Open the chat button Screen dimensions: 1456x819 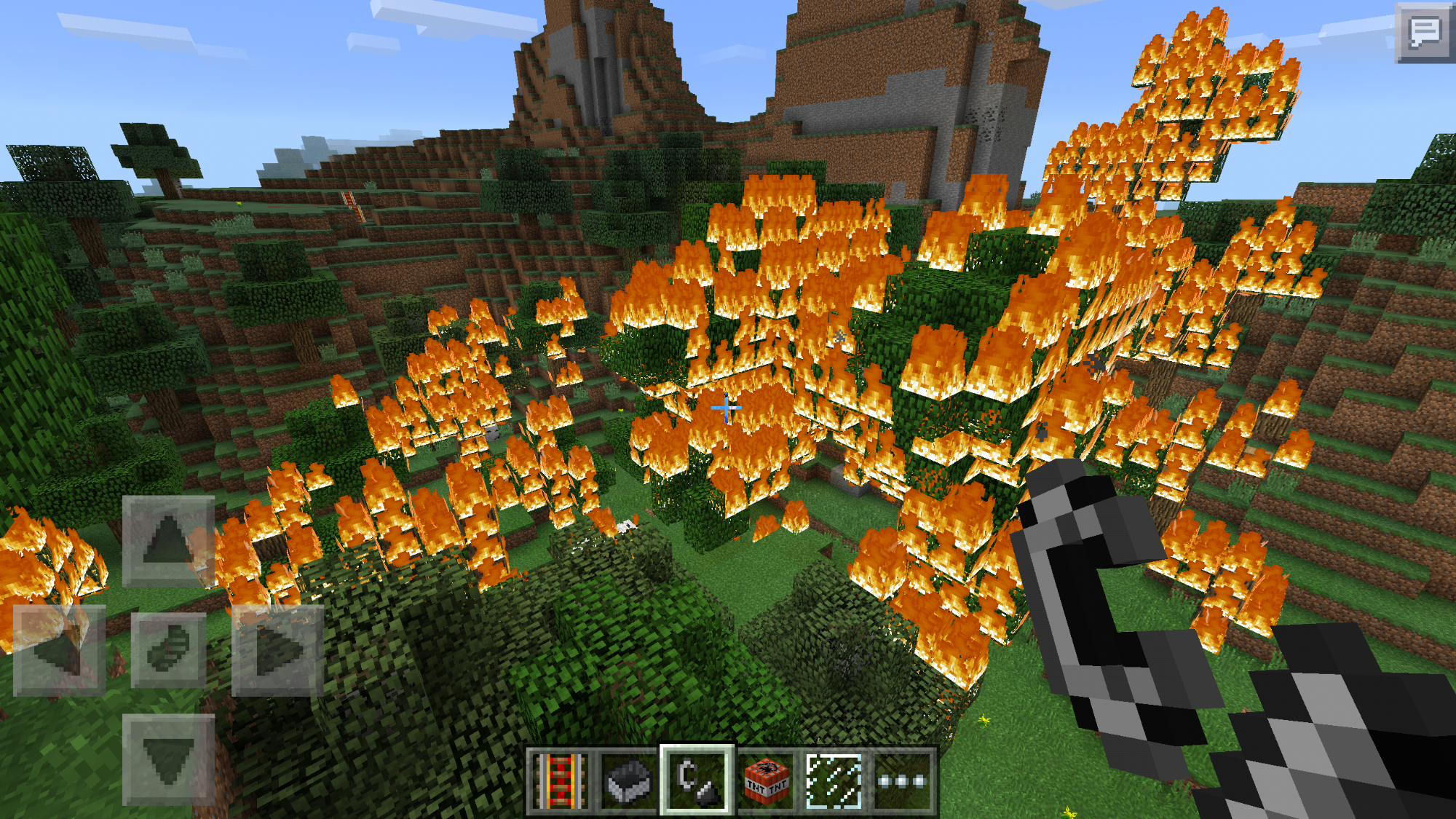[1425, 32]
